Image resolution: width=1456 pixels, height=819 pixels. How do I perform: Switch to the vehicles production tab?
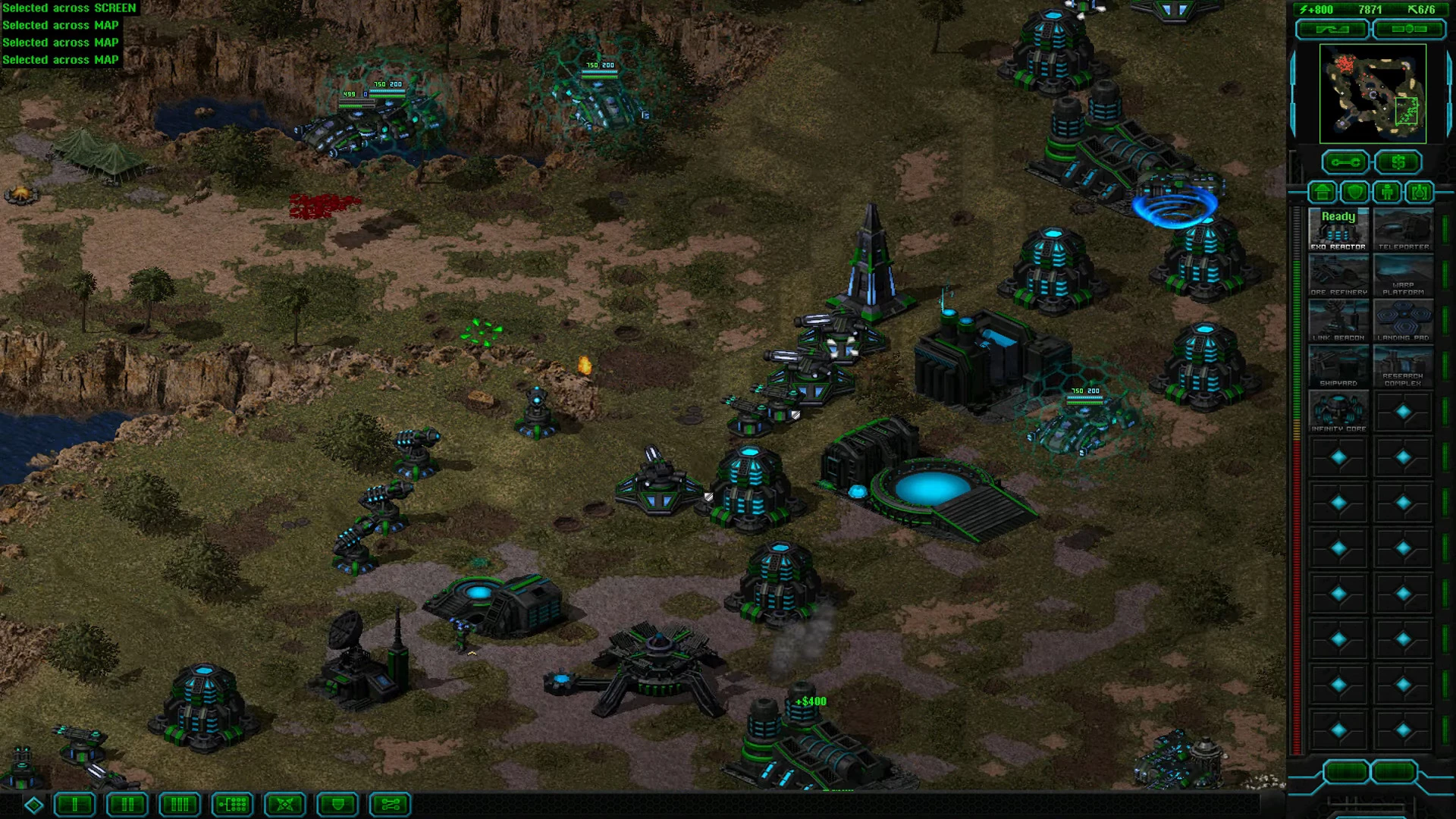pos(1420,192)
